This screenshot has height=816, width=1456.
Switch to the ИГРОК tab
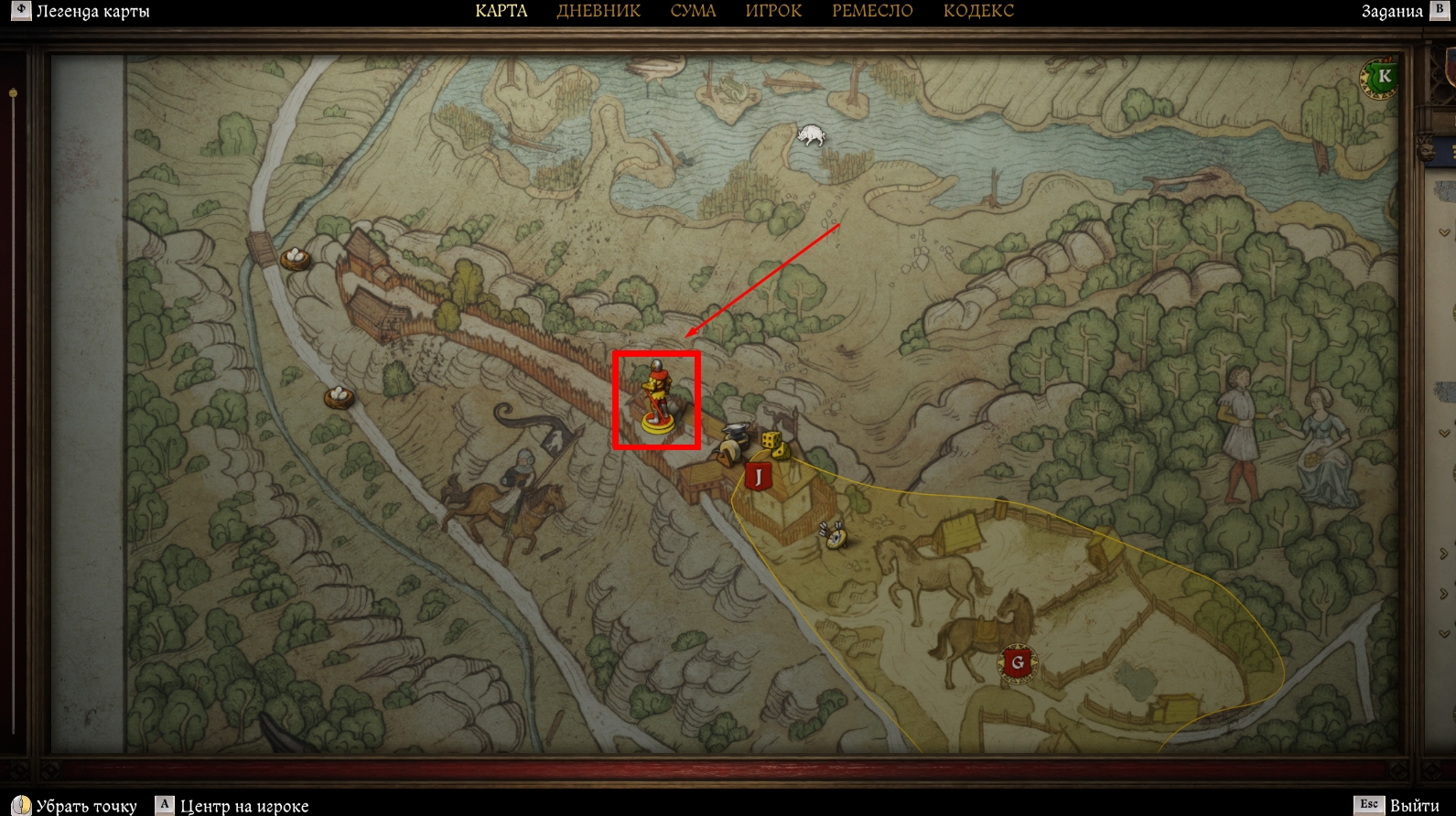coord(773,11)
